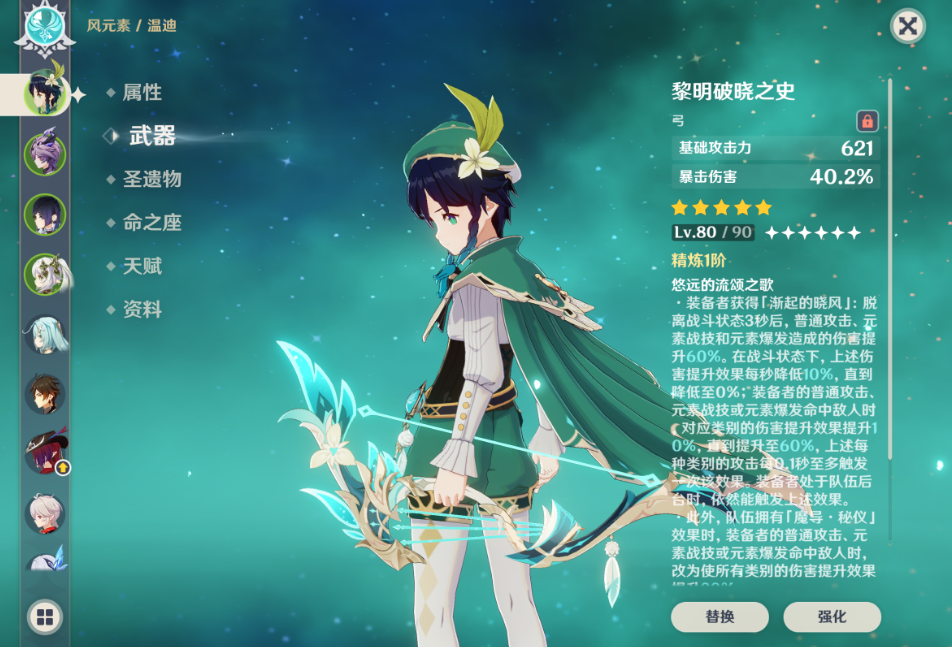This screenshot has width=952, height=647.
Task: Select the pale teal-haired character portrait
Action: pyautogui.click(x=45, y=334)
